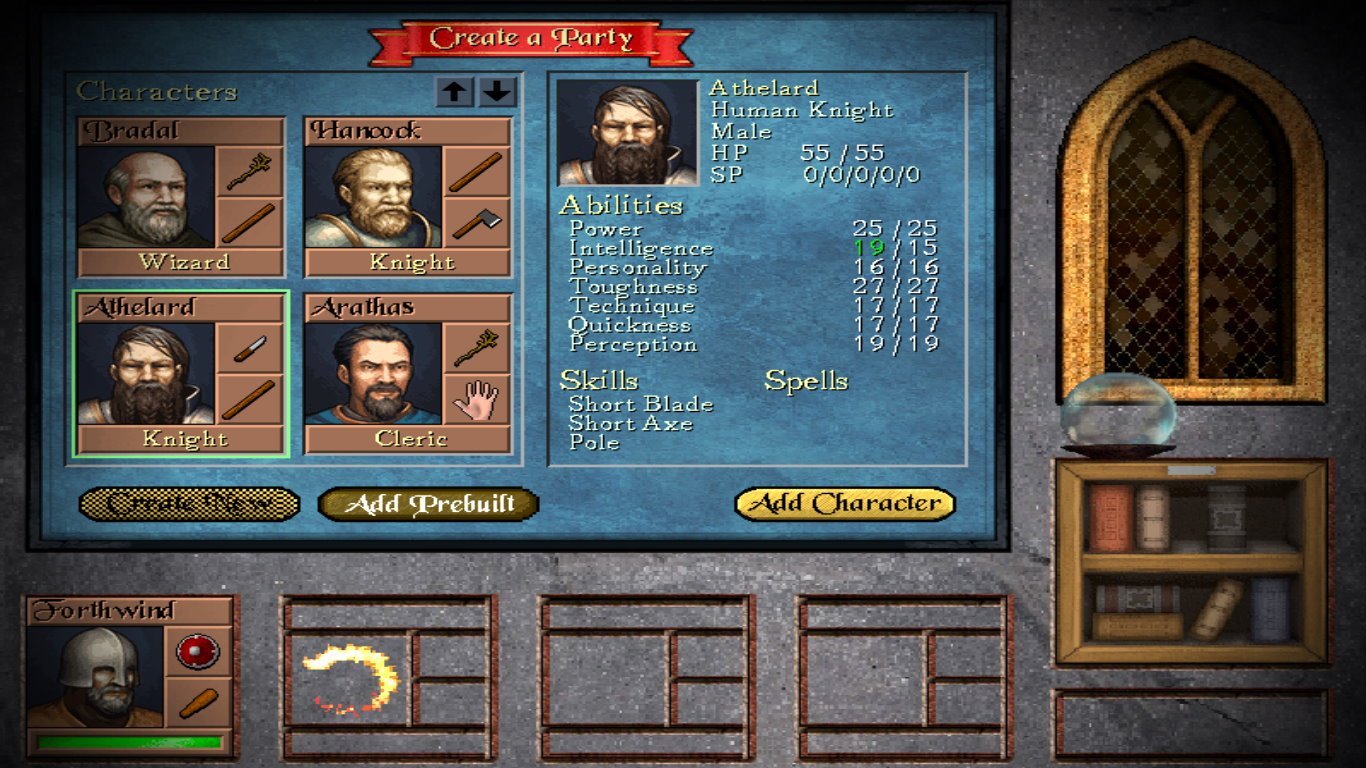
Task: Select Athelard's short blade slot
Action: pyautogui.click(x=249, y=348)
